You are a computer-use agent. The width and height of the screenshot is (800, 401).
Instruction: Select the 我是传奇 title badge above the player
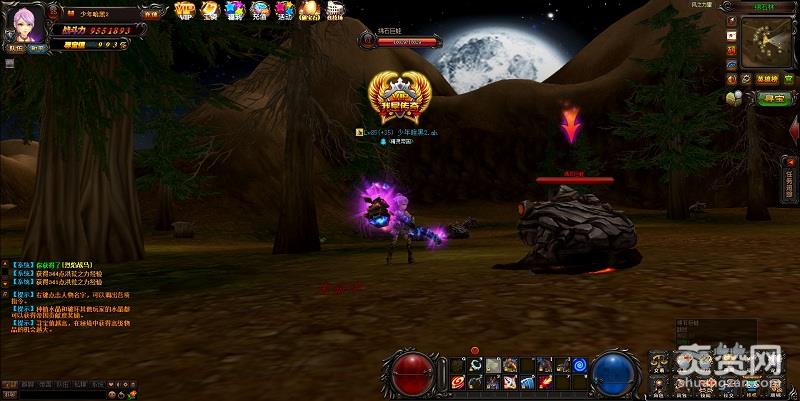(396, 98)
